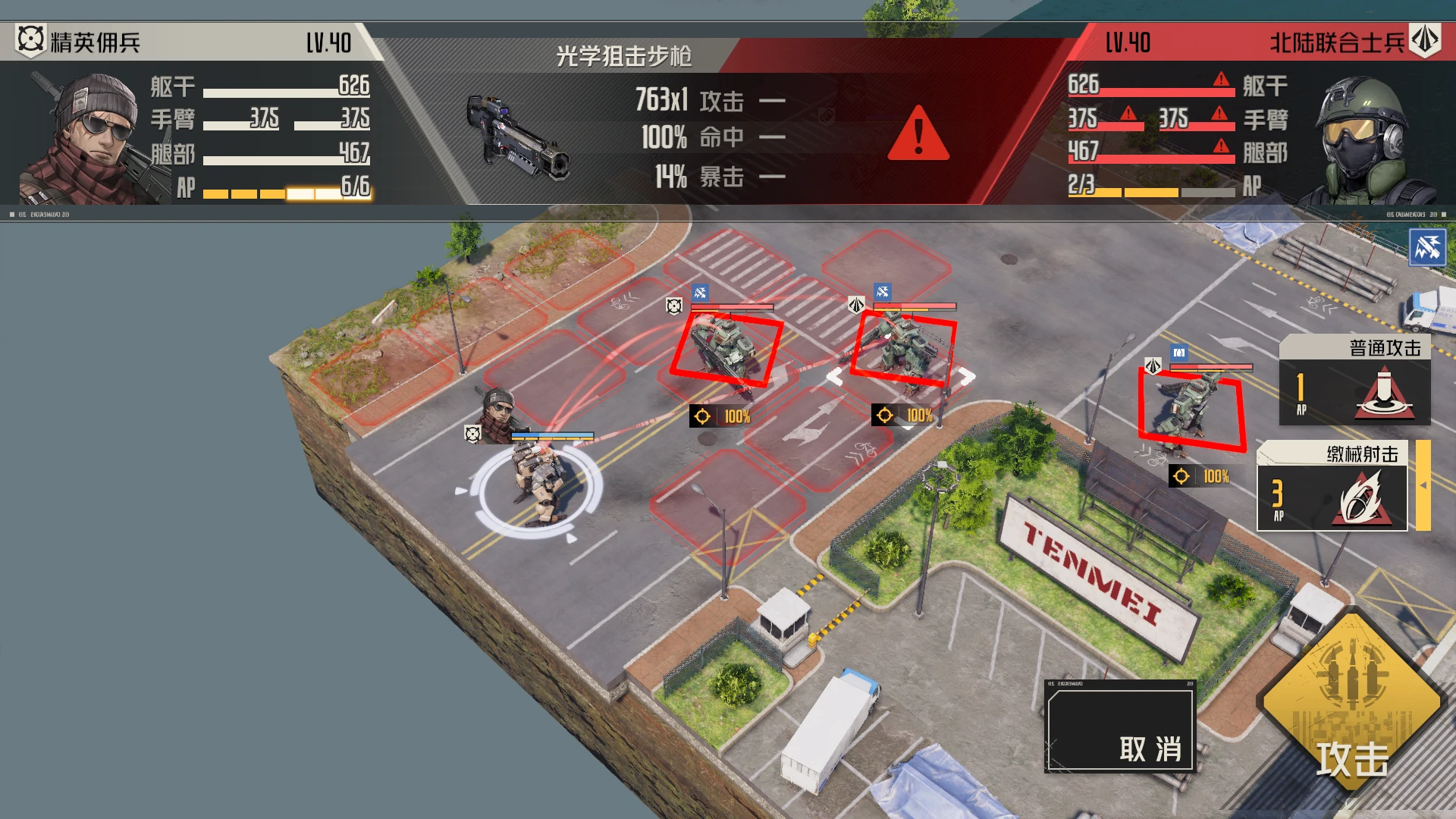Choose the 缴械射击 disarm shot skill
Image resolution: width=1456 pixels, height=819 pixels.
[1332, 488]
